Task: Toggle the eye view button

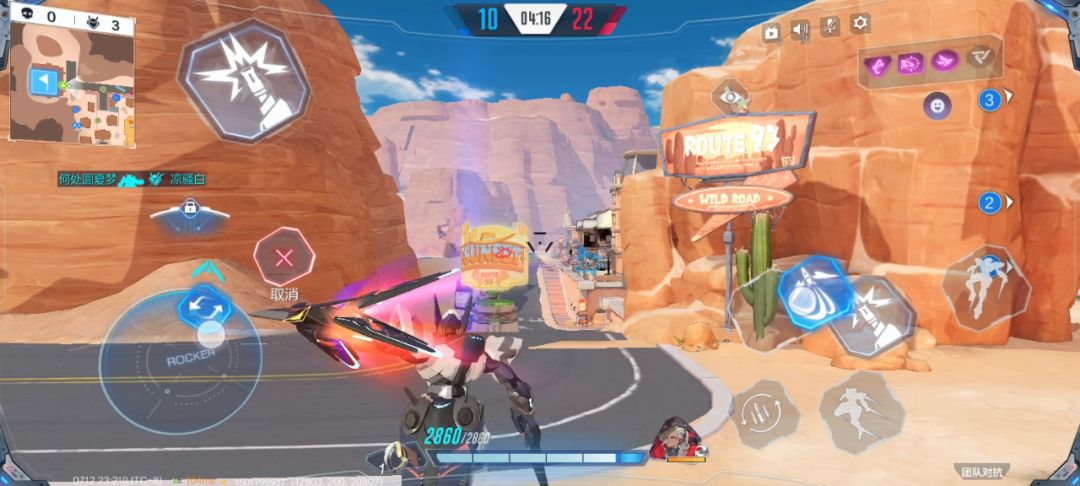Action: click(x=731, y=97)
